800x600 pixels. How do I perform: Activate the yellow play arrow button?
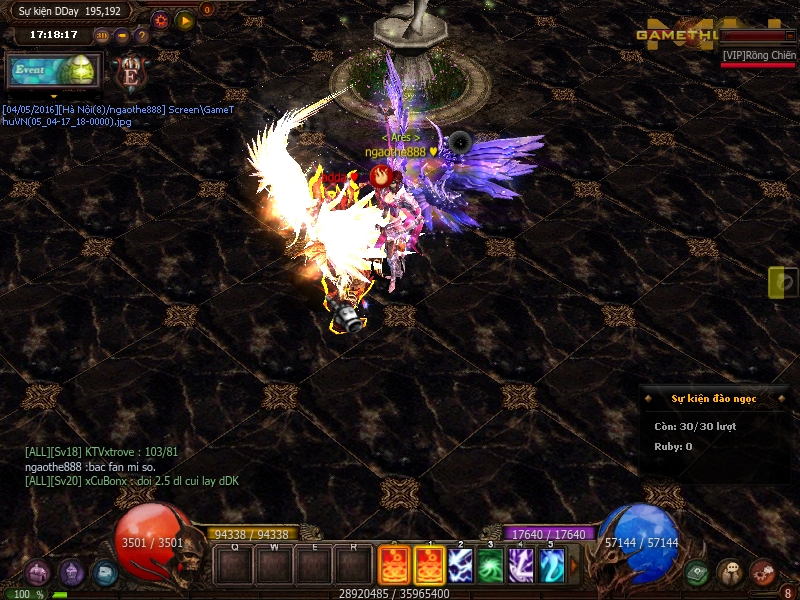(x=184, y=19)
